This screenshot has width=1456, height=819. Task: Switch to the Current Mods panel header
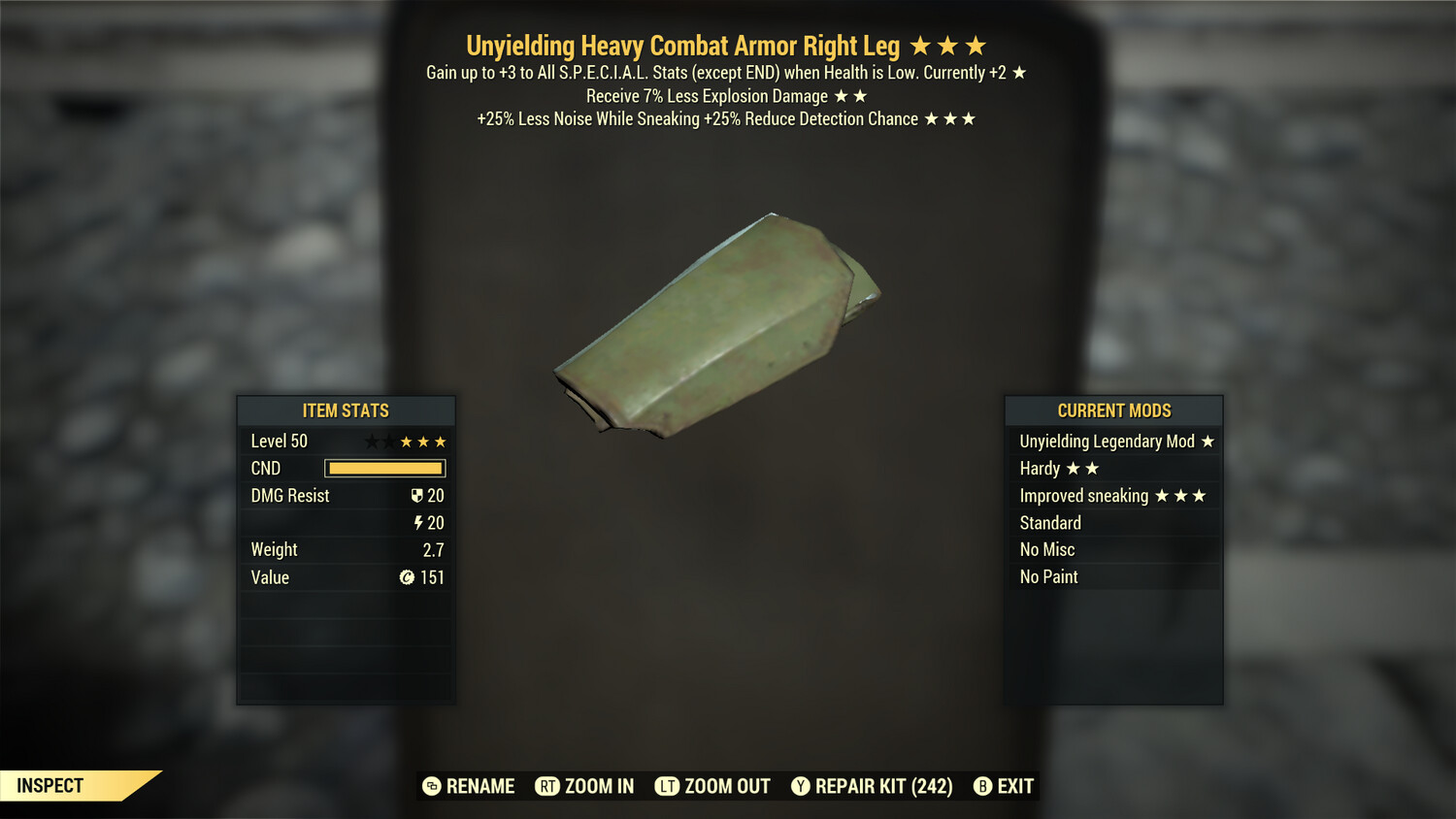point(1114,410)
